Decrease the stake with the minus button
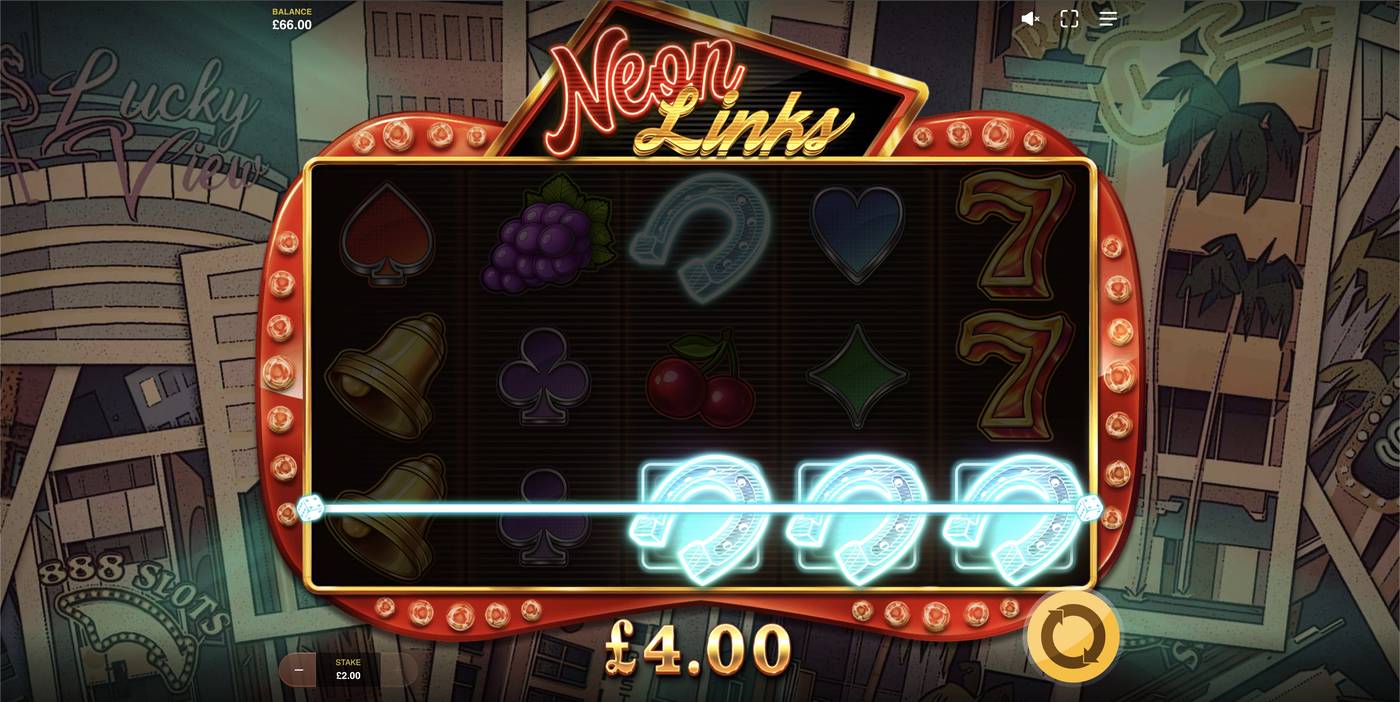 tap(299, 669)
